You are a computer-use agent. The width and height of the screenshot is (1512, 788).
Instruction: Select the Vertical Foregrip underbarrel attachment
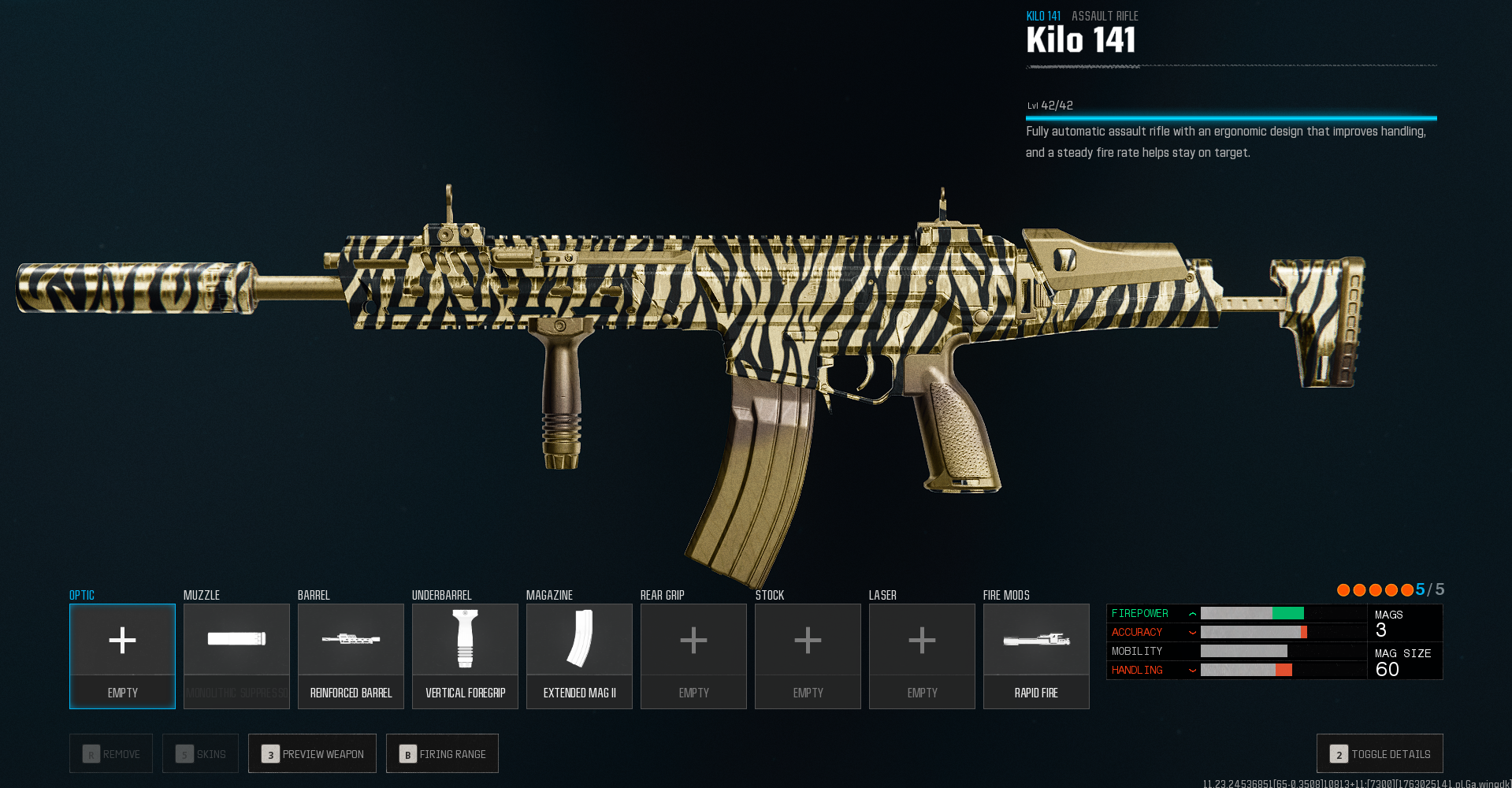coord(465,656)
